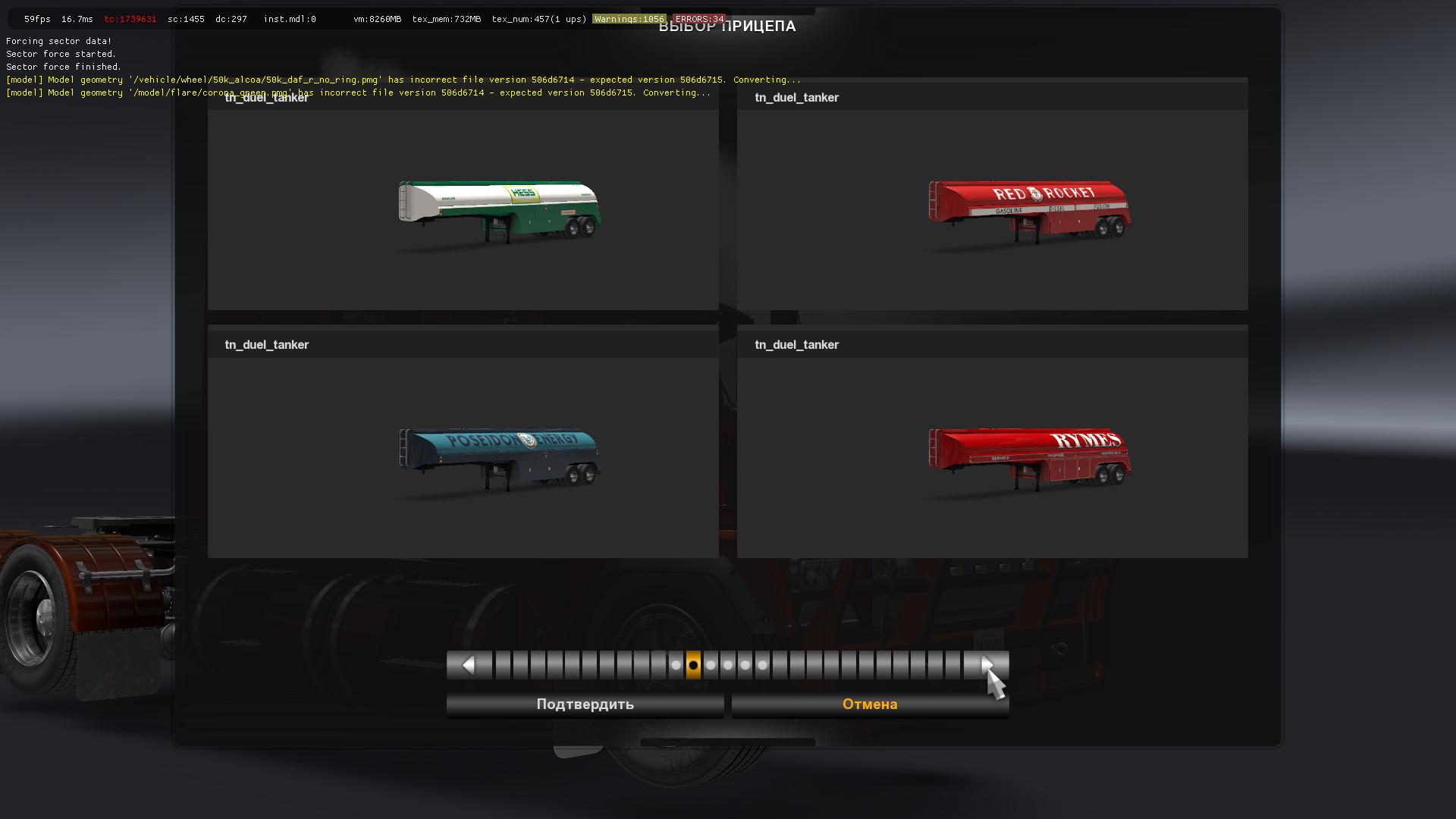Click tn_duel_tanker header above Red Rocket trailer
Viewport: 1456px width, 819px height.
click(796, 97)
